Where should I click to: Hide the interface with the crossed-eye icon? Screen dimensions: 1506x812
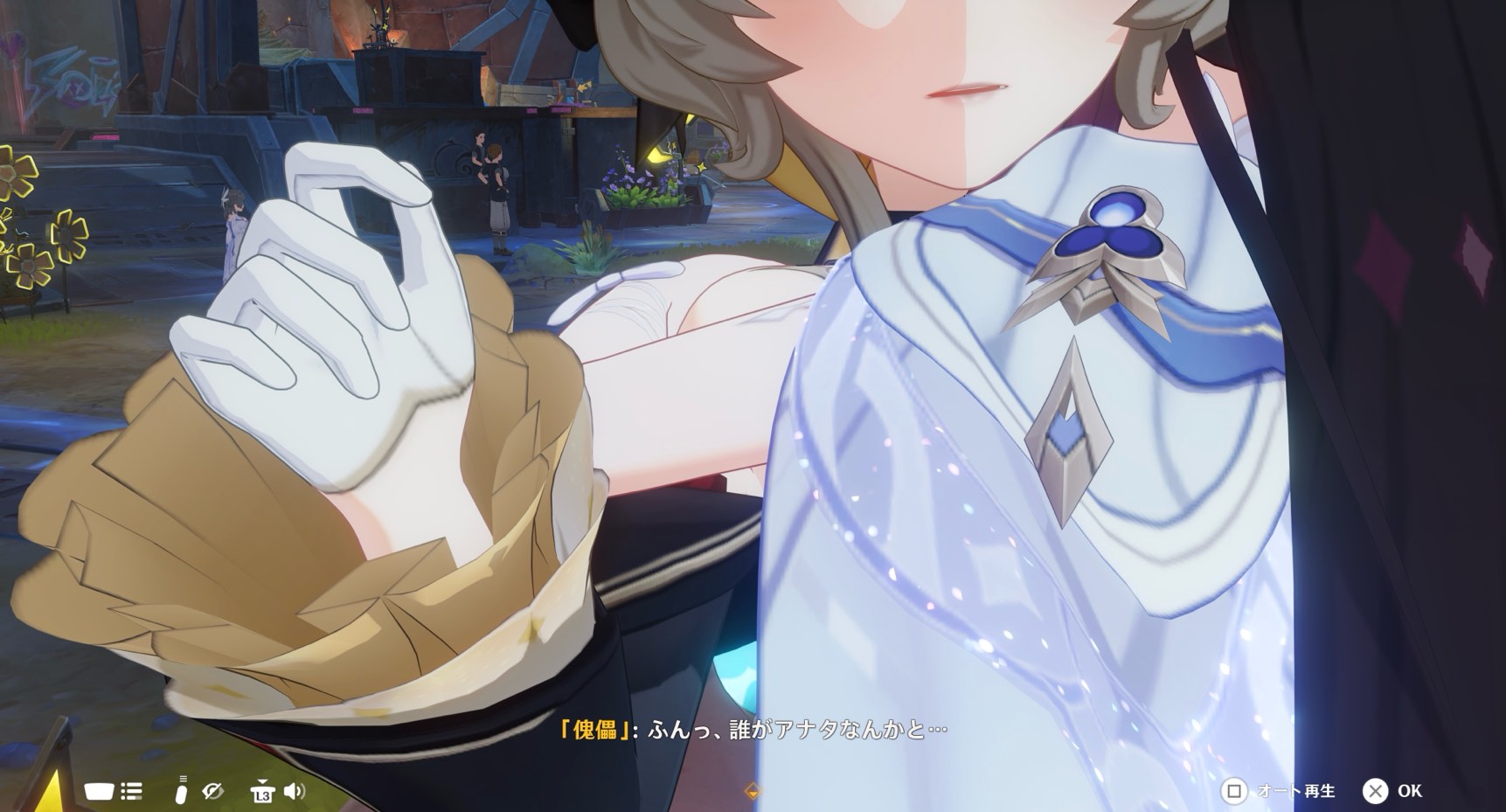tap(212, 792)
